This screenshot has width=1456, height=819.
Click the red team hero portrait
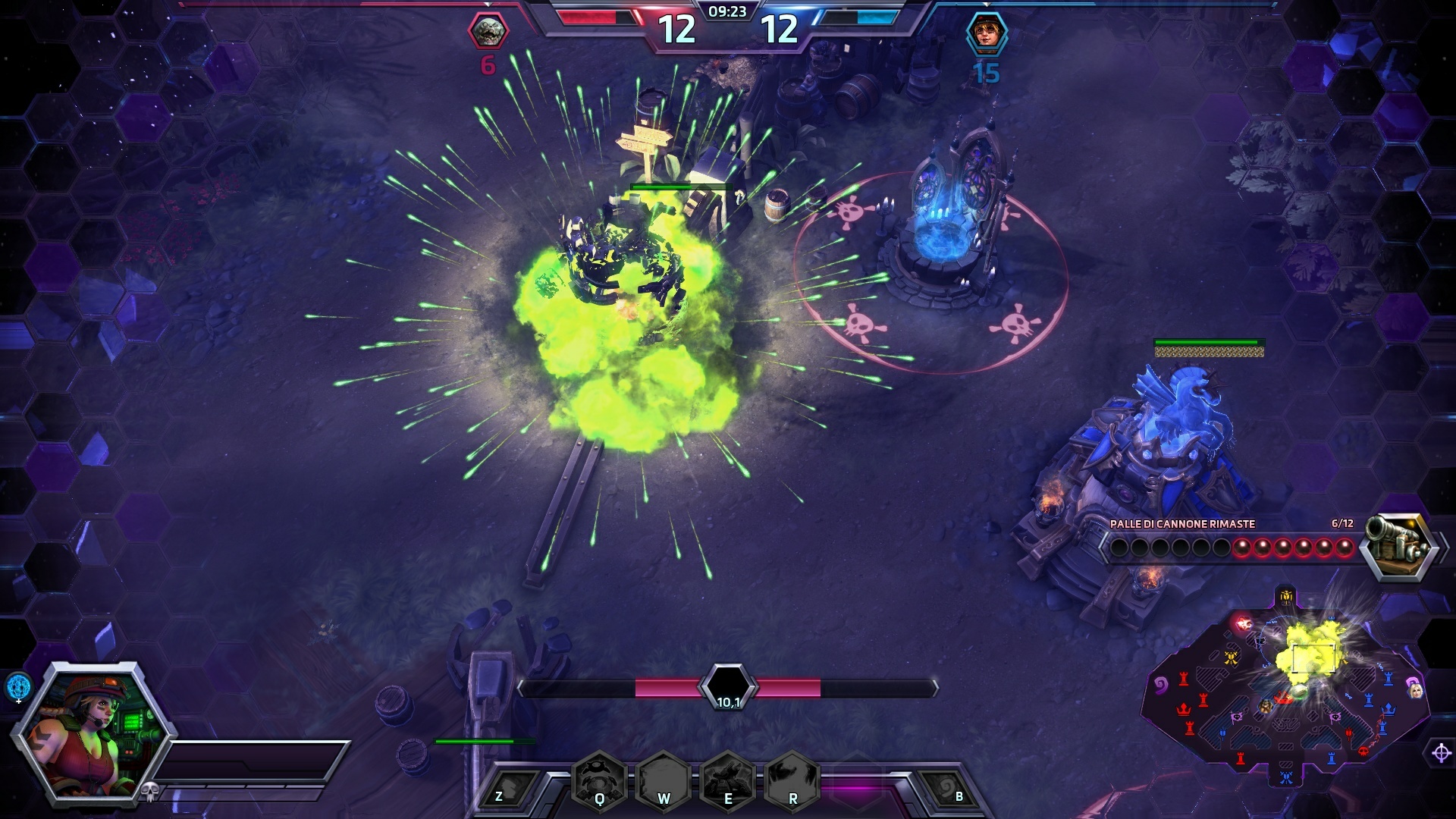pos(488,32)
